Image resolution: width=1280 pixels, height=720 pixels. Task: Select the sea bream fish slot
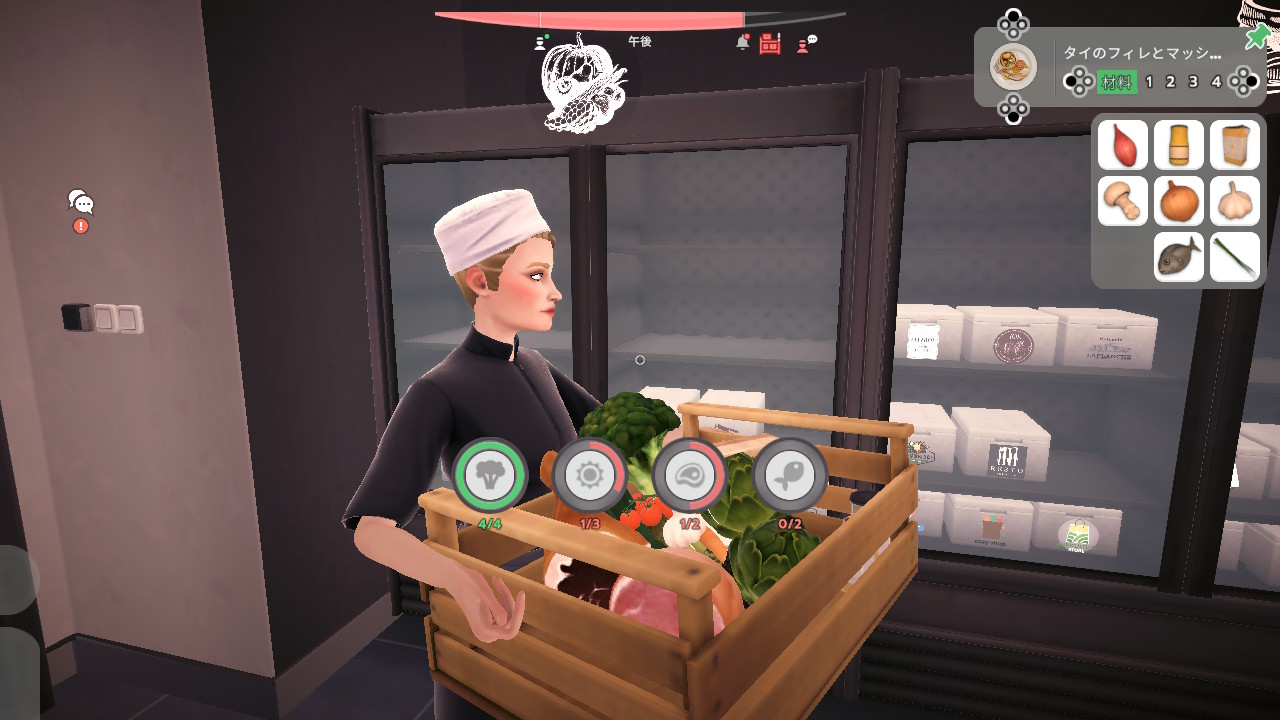click(x=1179, y=257)
